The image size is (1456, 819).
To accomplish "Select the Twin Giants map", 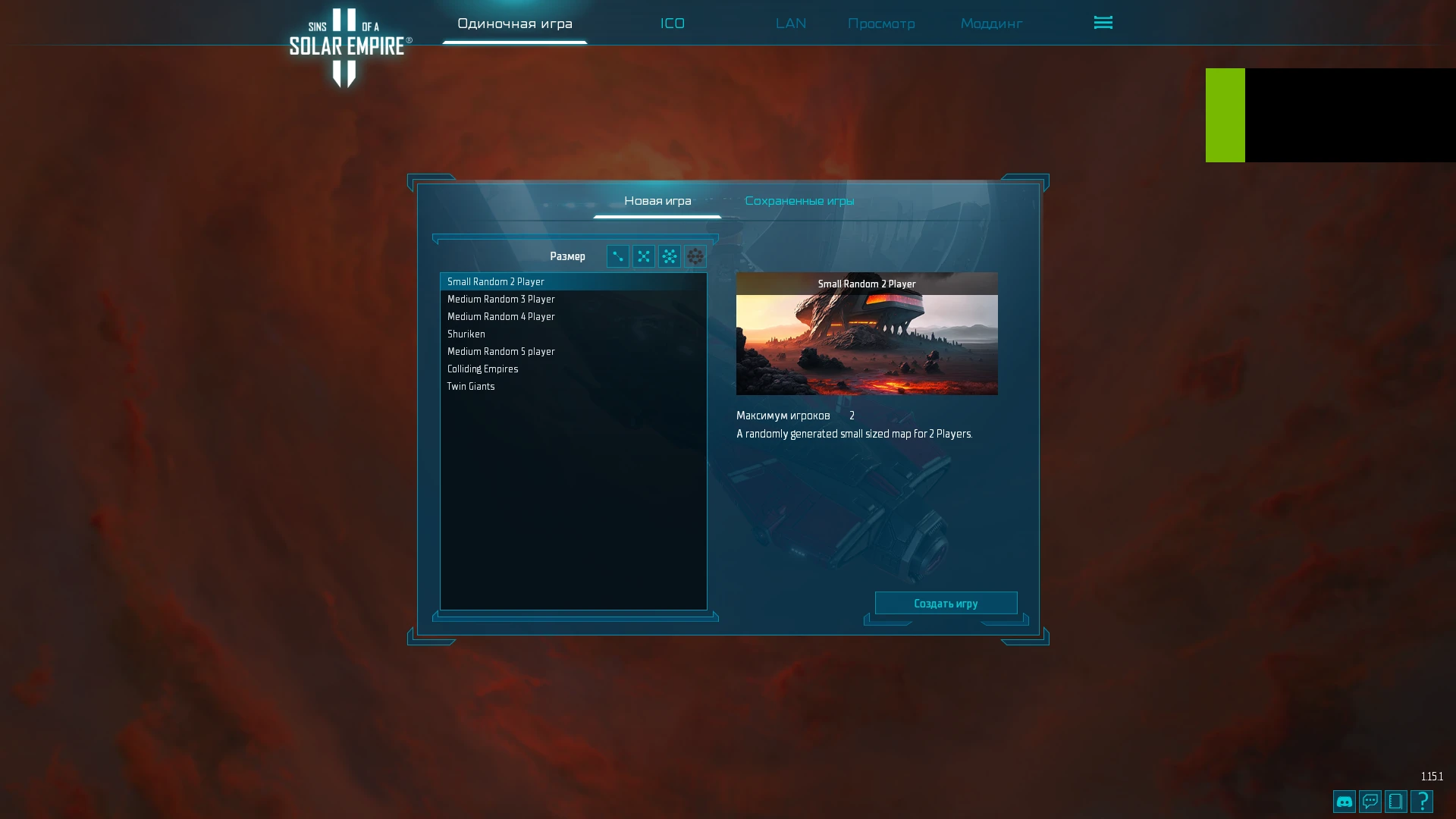I will coord(471,386).
